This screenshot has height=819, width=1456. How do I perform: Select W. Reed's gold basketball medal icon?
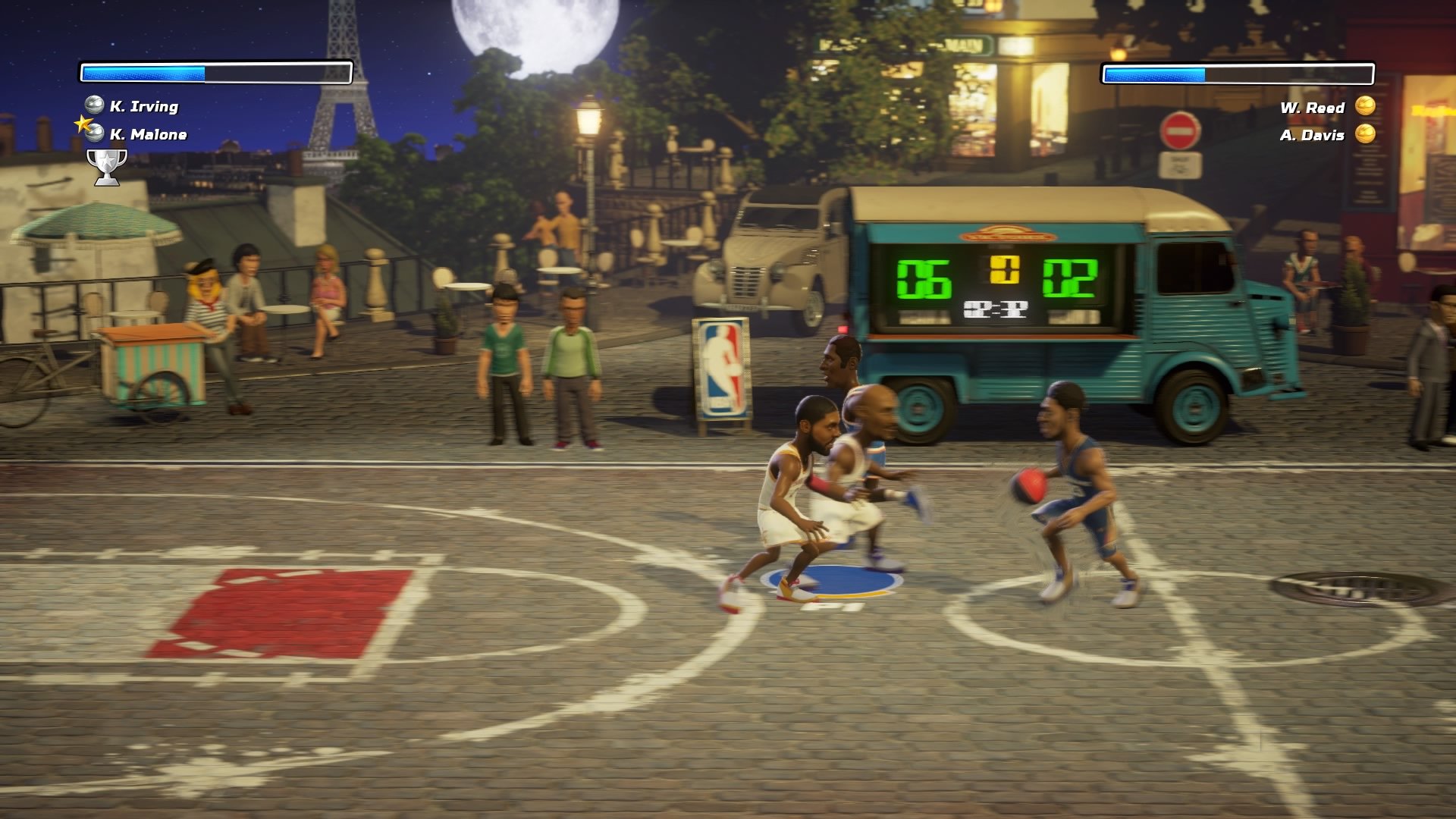[x=1365, y=107]
